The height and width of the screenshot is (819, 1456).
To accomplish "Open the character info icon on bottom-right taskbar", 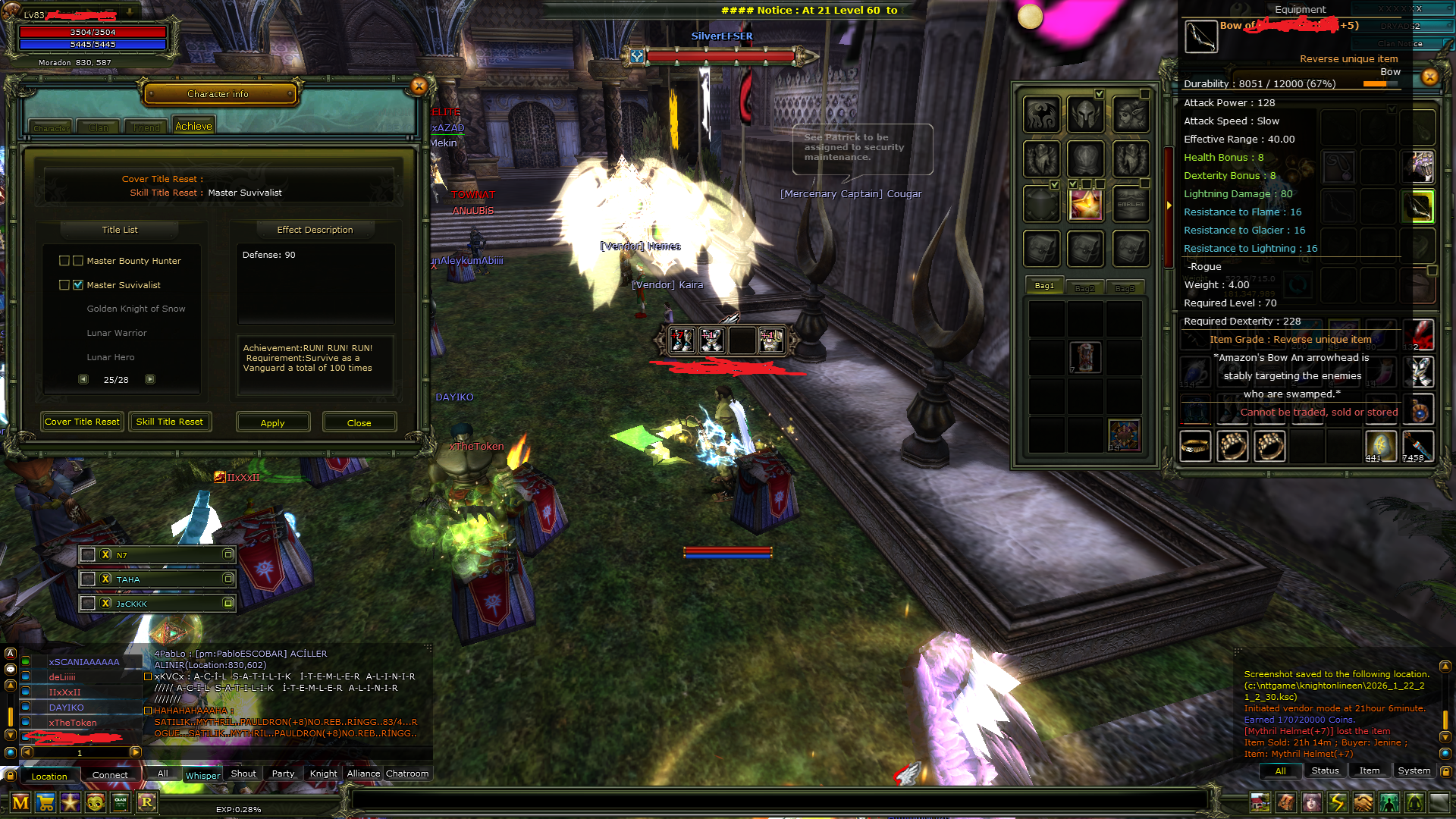I will pos(1313,802).
